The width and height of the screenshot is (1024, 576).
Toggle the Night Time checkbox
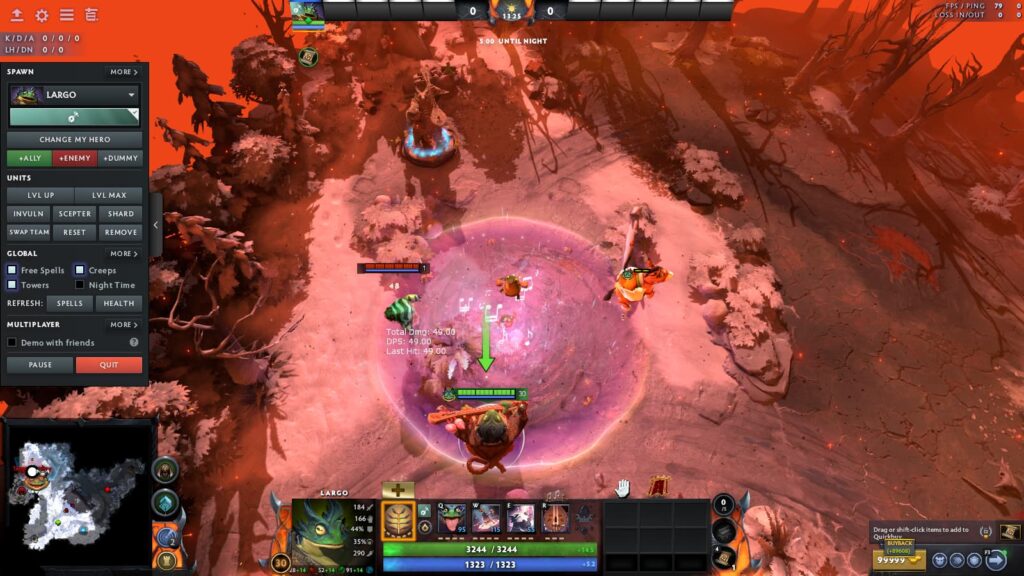click(x=80, y=285)
